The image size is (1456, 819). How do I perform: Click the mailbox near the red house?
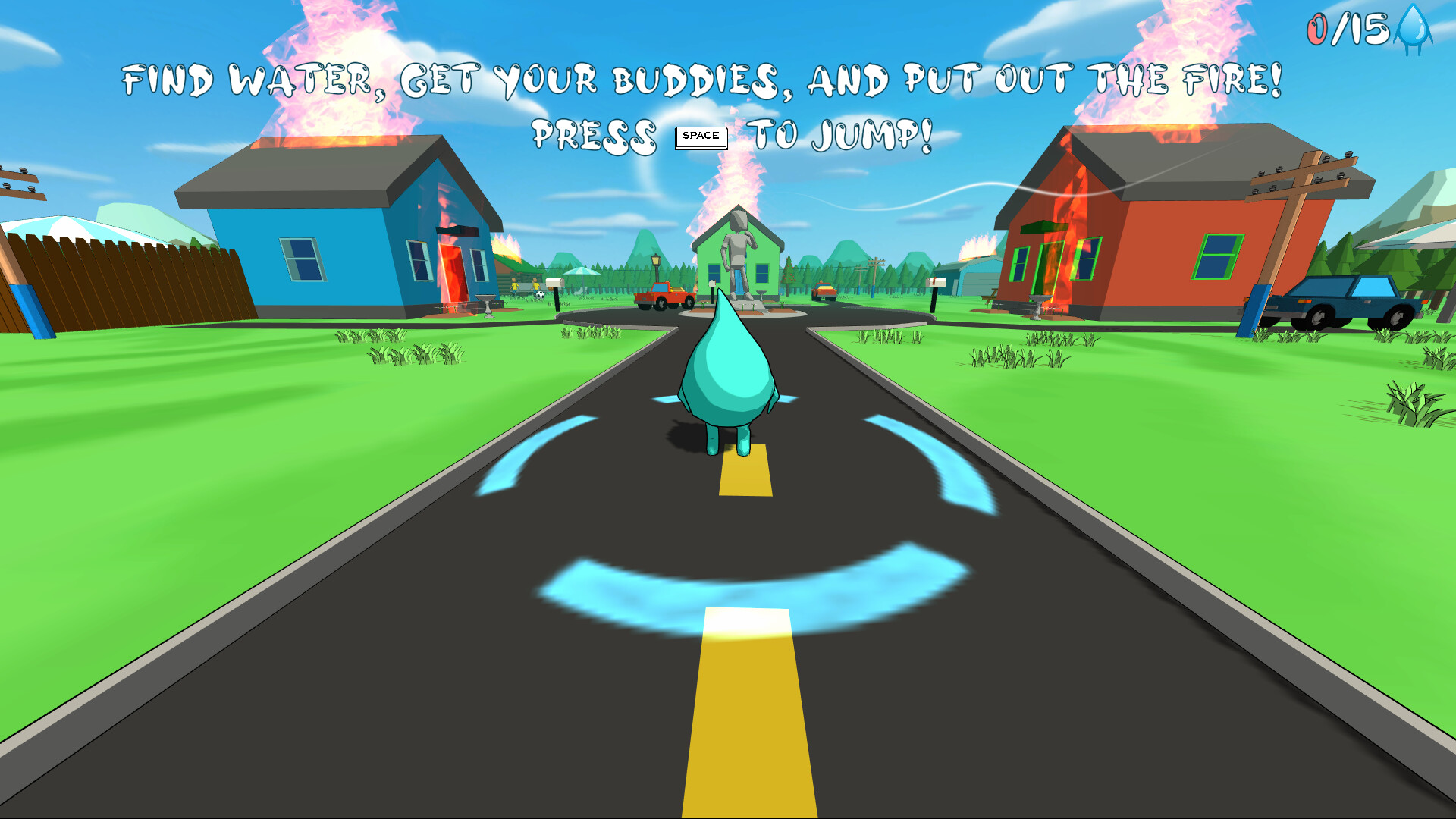[x=936, y=282]
